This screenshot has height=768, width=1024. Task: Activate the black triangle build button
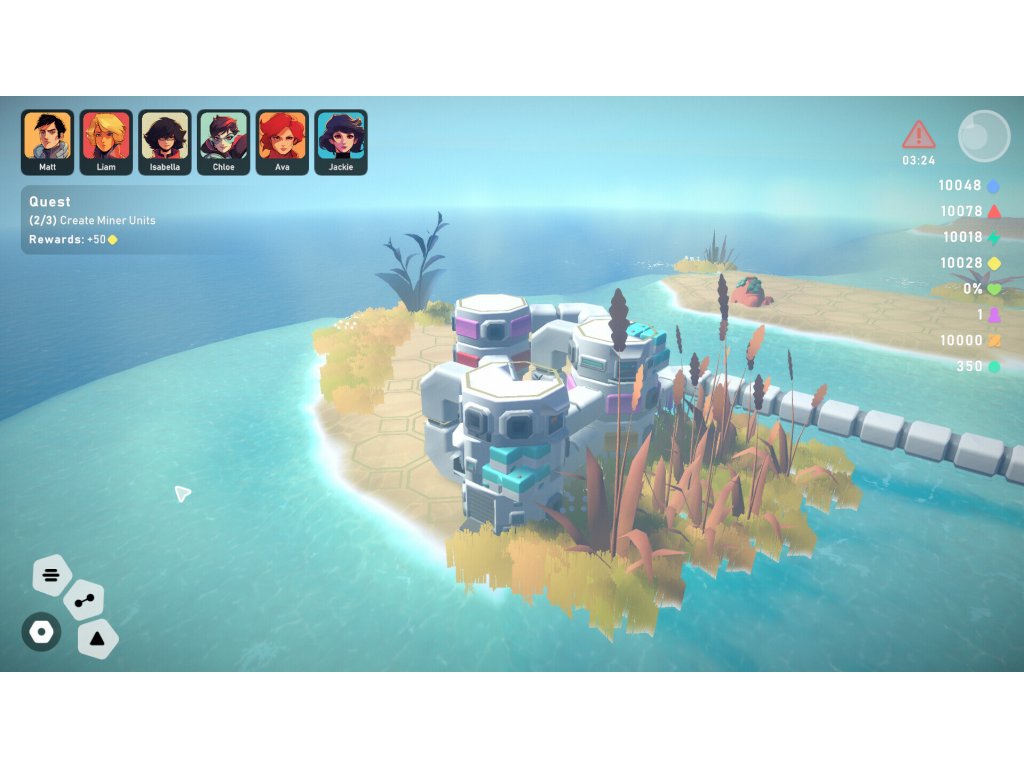pyautogui.click(x=97, y=638)
